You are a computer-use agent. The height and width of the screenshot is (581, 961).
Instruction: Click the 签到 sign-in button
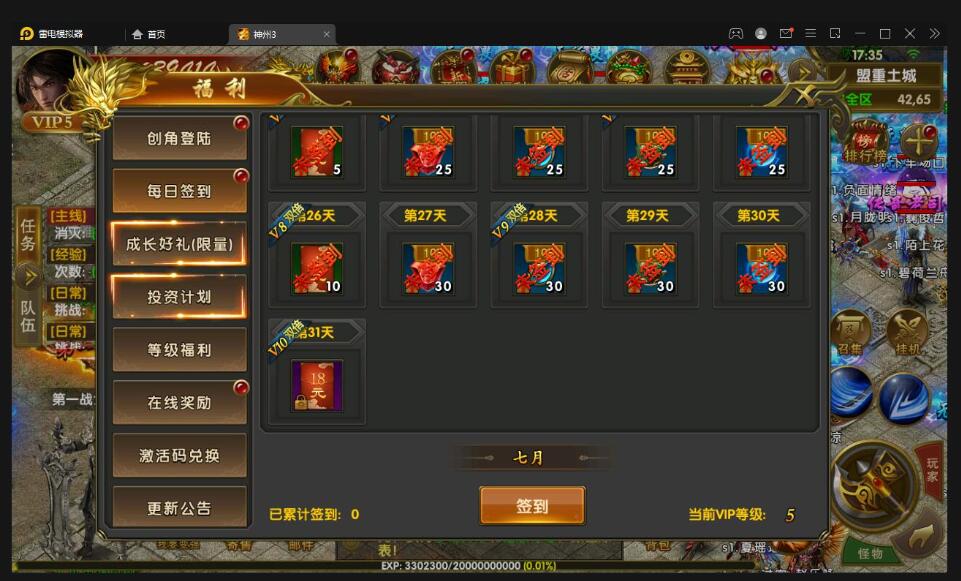pyautogui.click(x=532, y=506)
